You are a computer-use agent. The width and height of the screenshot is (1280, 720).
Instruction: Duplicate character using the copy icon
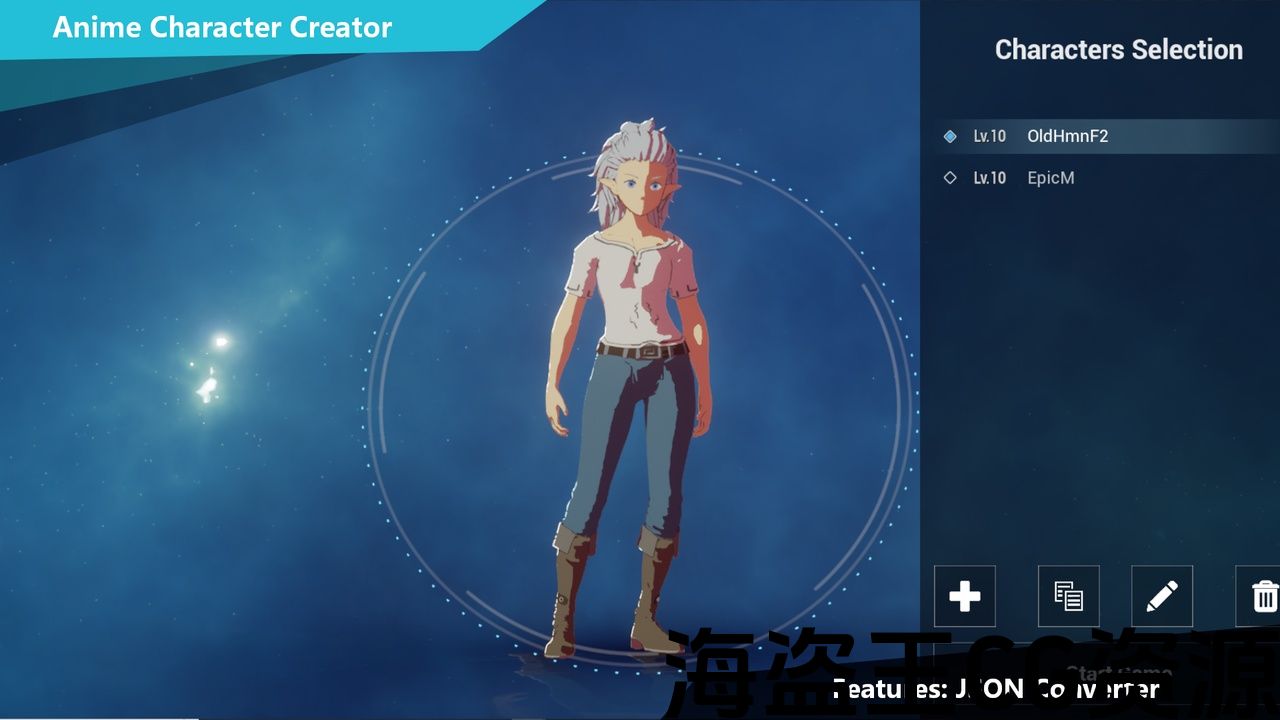[x=1068, y=597]
